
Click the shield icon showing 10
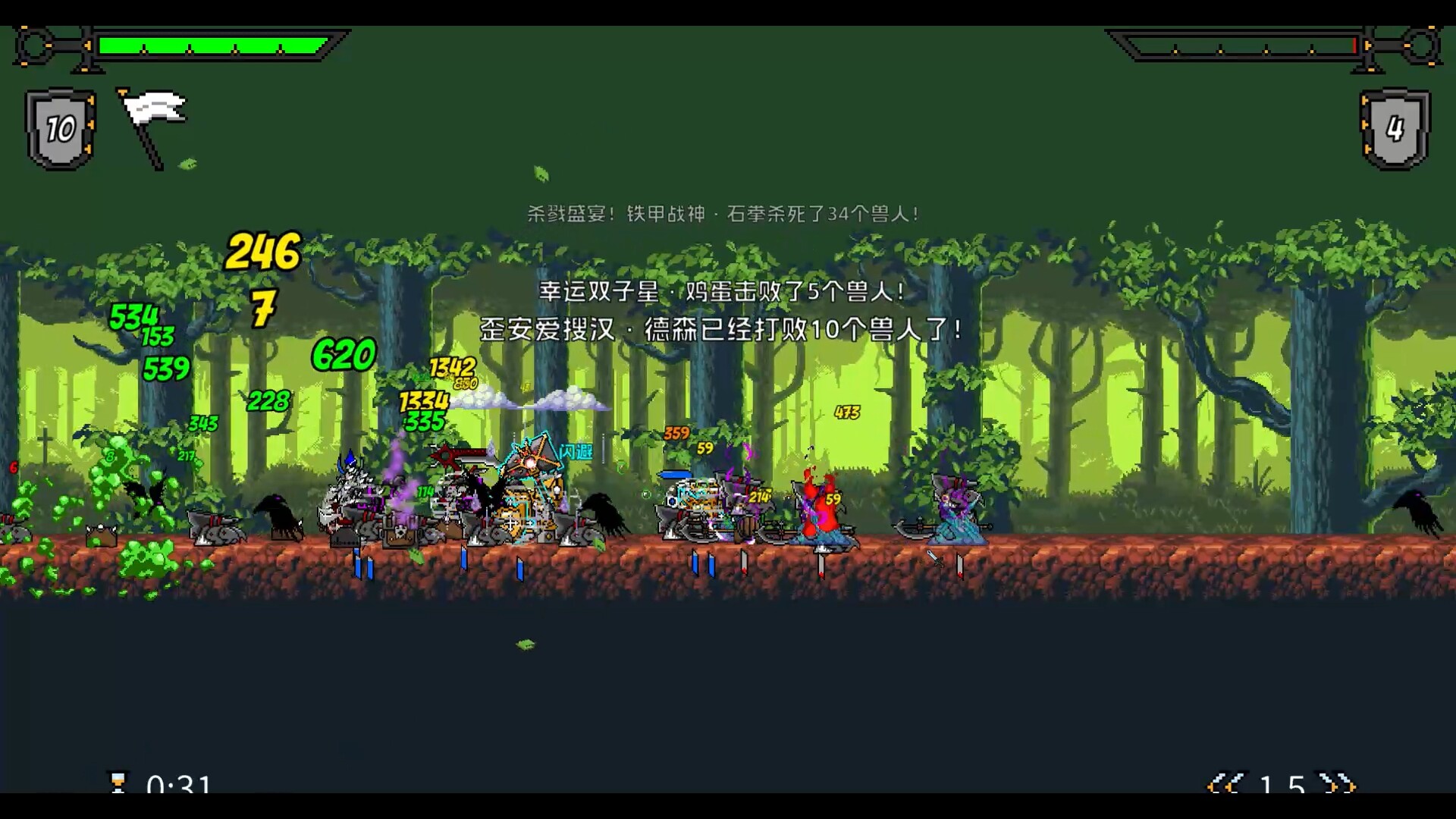point(59,127)
